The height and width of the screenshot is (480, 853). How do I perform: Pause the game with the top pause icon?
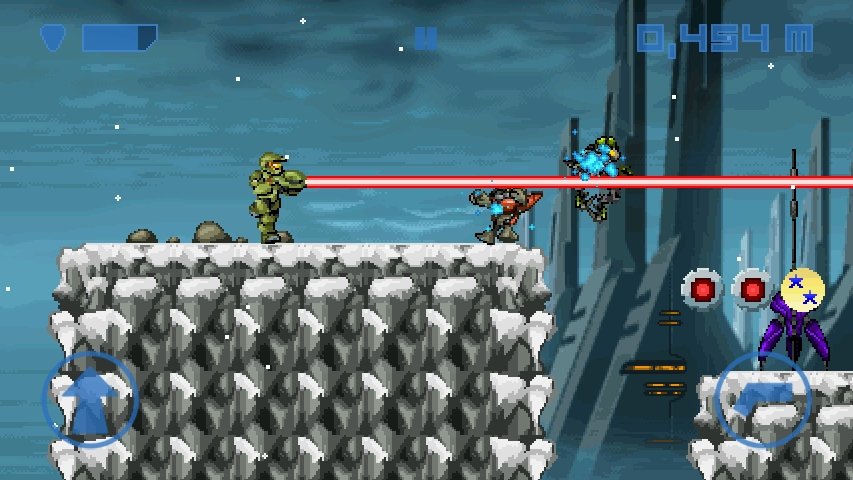coord(426,39)
